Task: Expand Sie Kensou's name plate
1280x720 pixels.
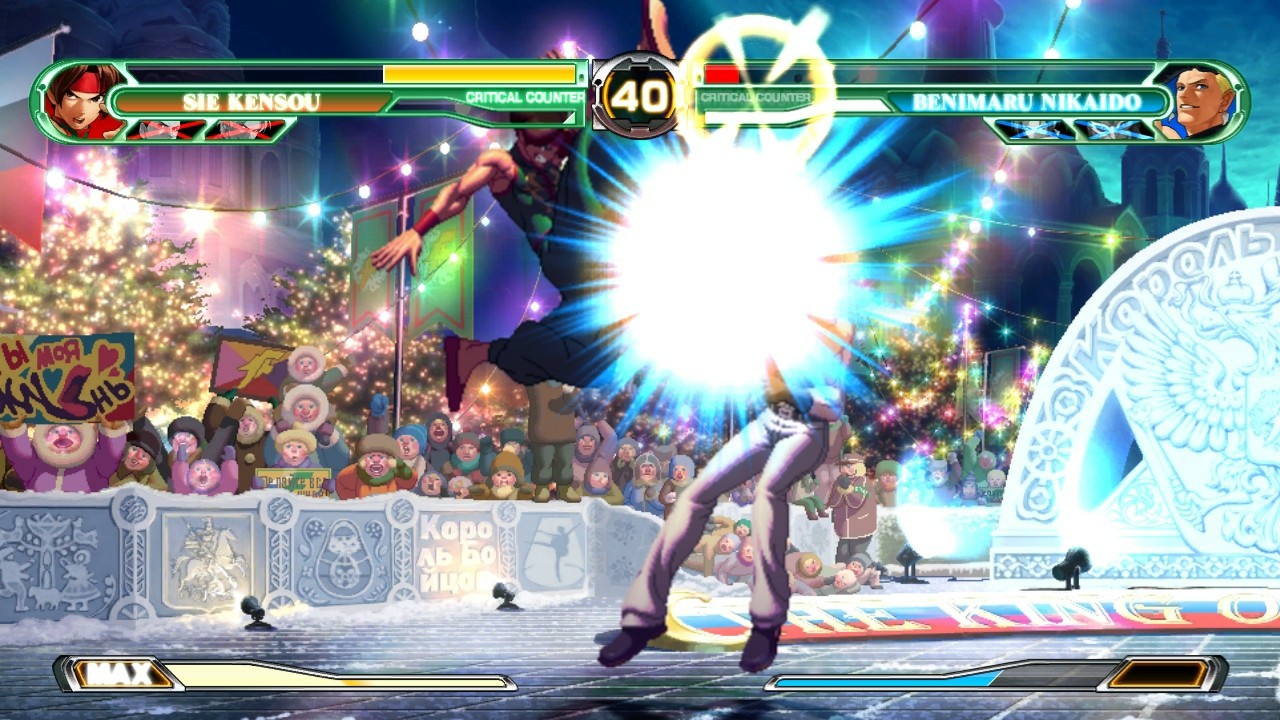Action: point(250,100)
